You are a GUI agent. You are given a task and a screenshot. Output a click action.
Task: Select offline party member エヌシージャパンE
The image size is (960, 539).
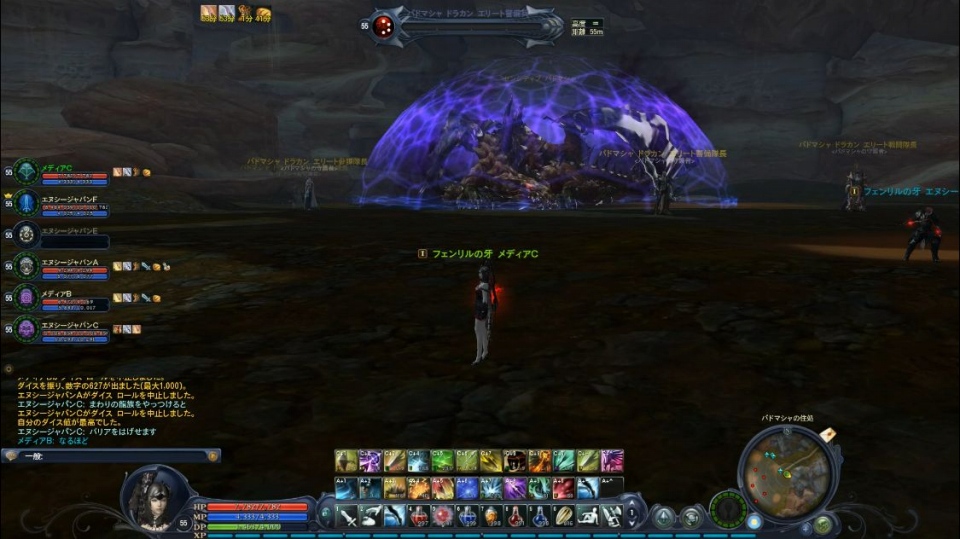tap(70, 236)
